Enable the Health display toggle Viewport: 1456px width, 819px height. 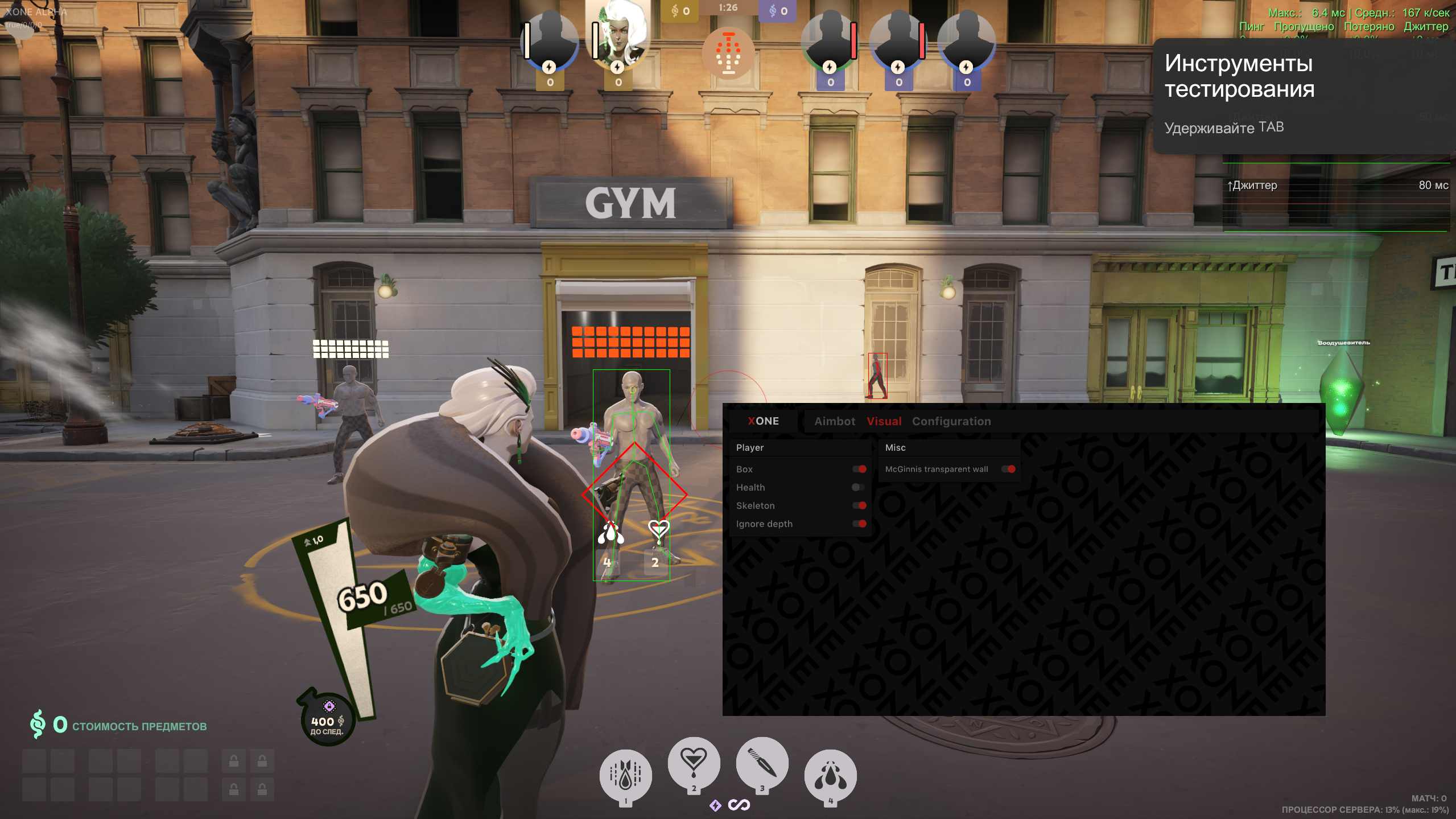(858, 487)
